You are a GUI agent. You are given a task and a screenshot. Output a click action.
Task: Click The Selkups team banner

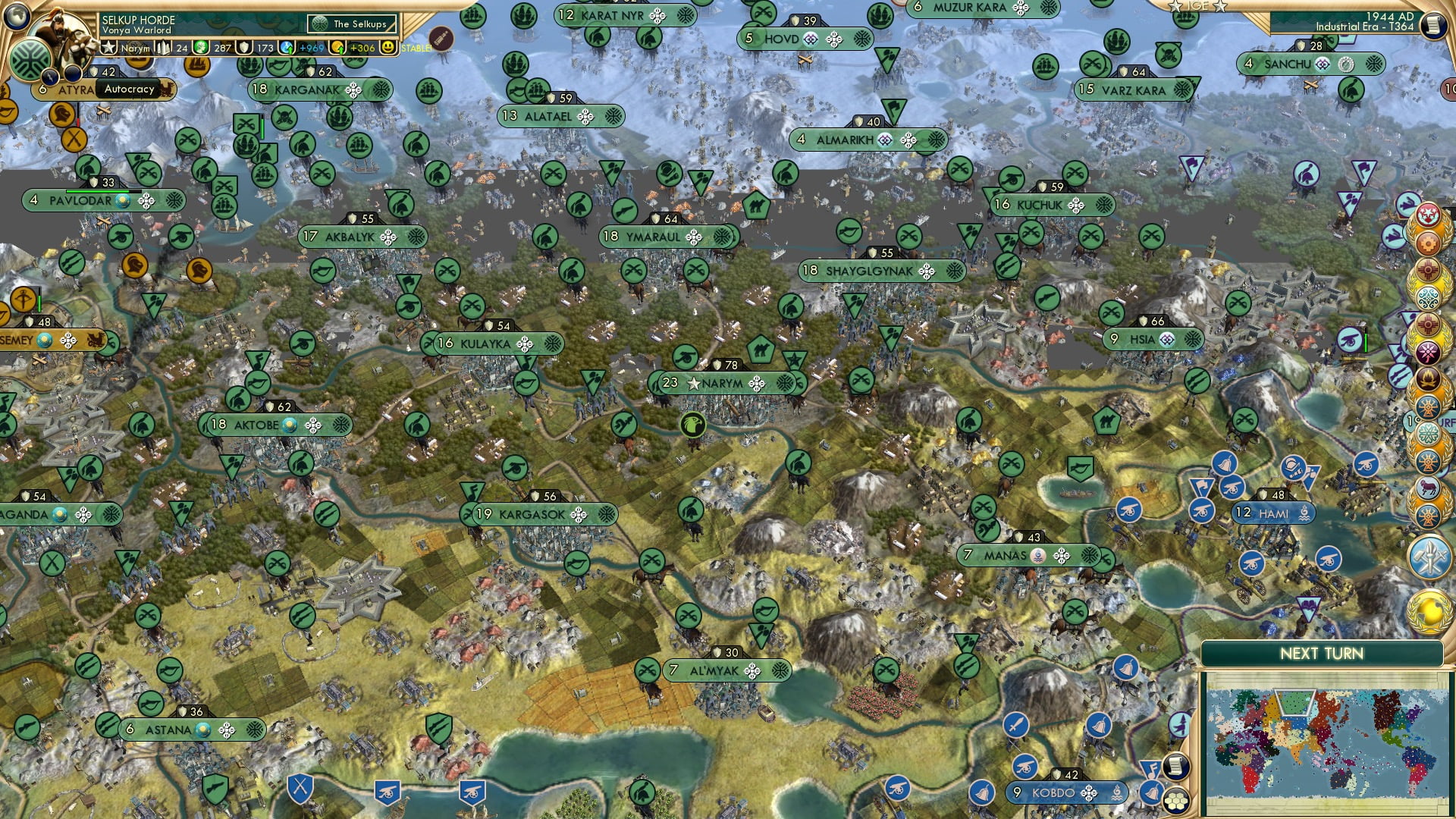point(351,24)
